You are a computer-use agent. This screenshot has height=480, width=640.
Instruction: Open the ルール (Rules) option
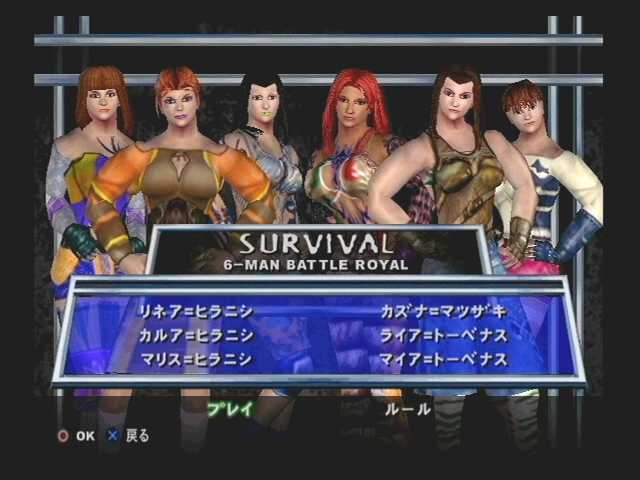tap(408, 408)
